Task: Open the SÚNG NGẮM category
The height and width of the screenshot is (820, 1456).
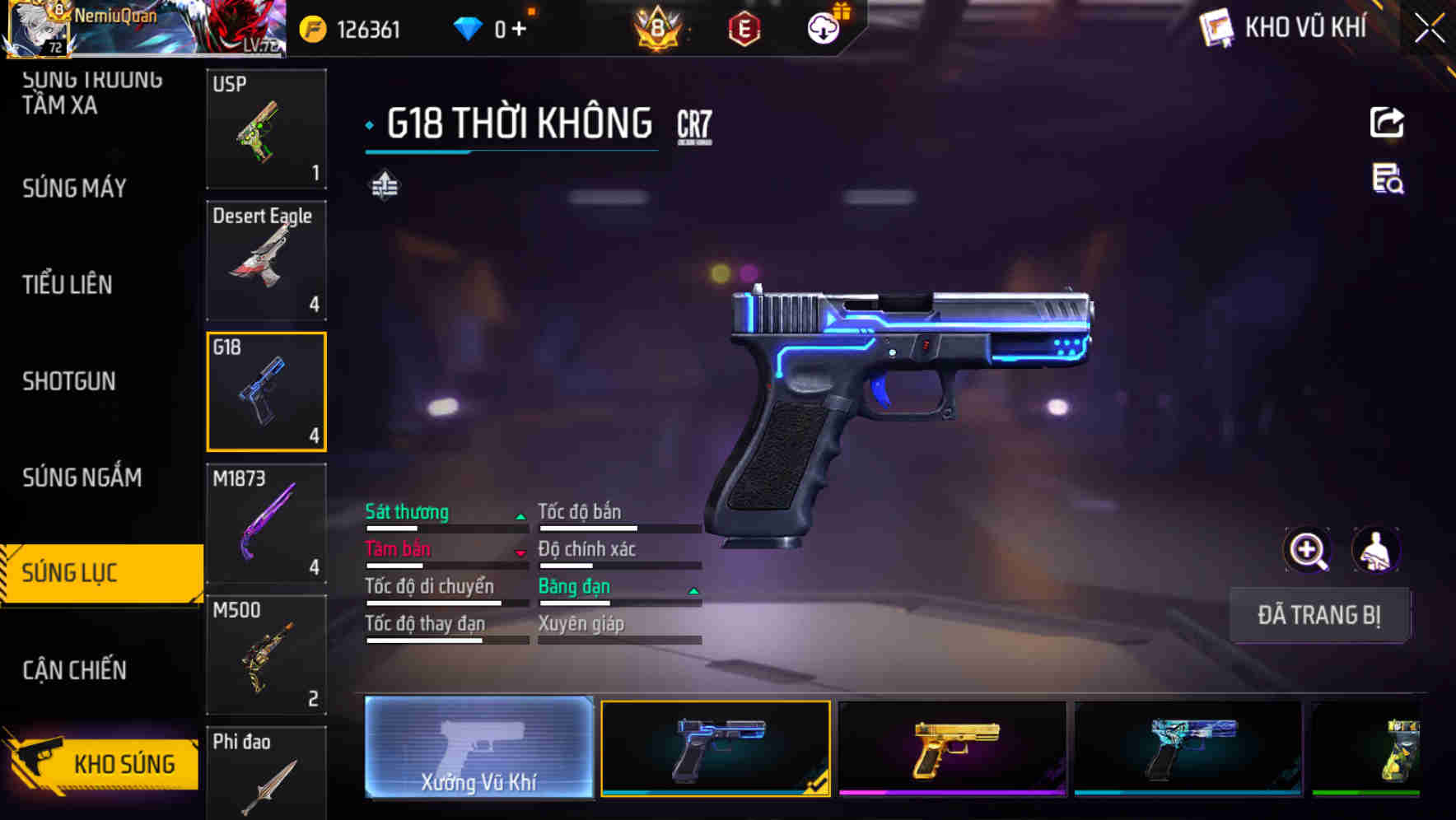Action: tap(80, 478)
